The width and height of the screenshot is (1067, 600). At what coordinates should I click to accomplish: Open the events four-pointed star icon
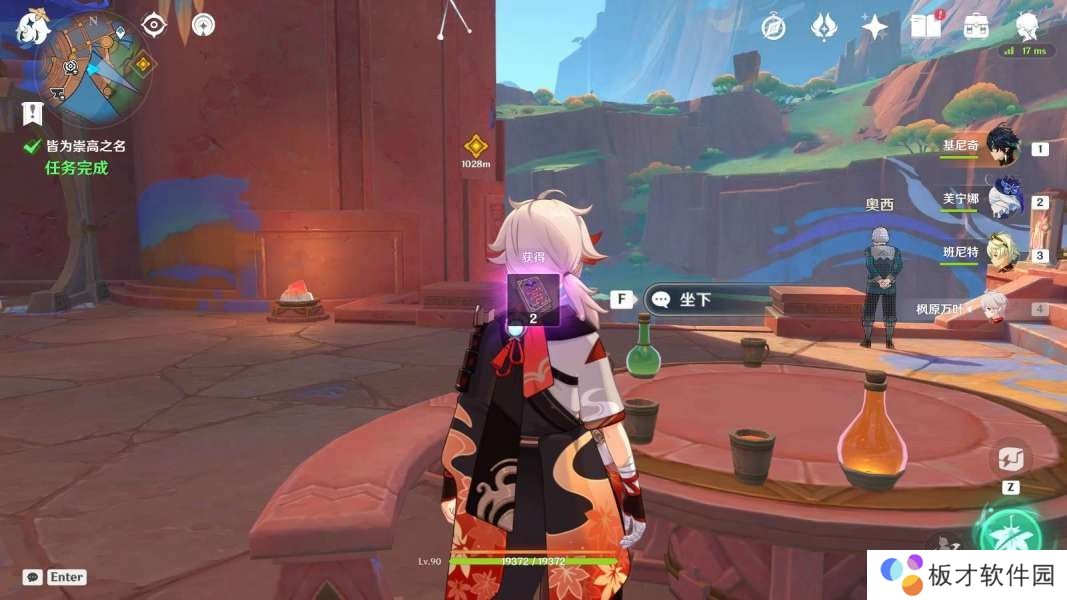point(875,27)
